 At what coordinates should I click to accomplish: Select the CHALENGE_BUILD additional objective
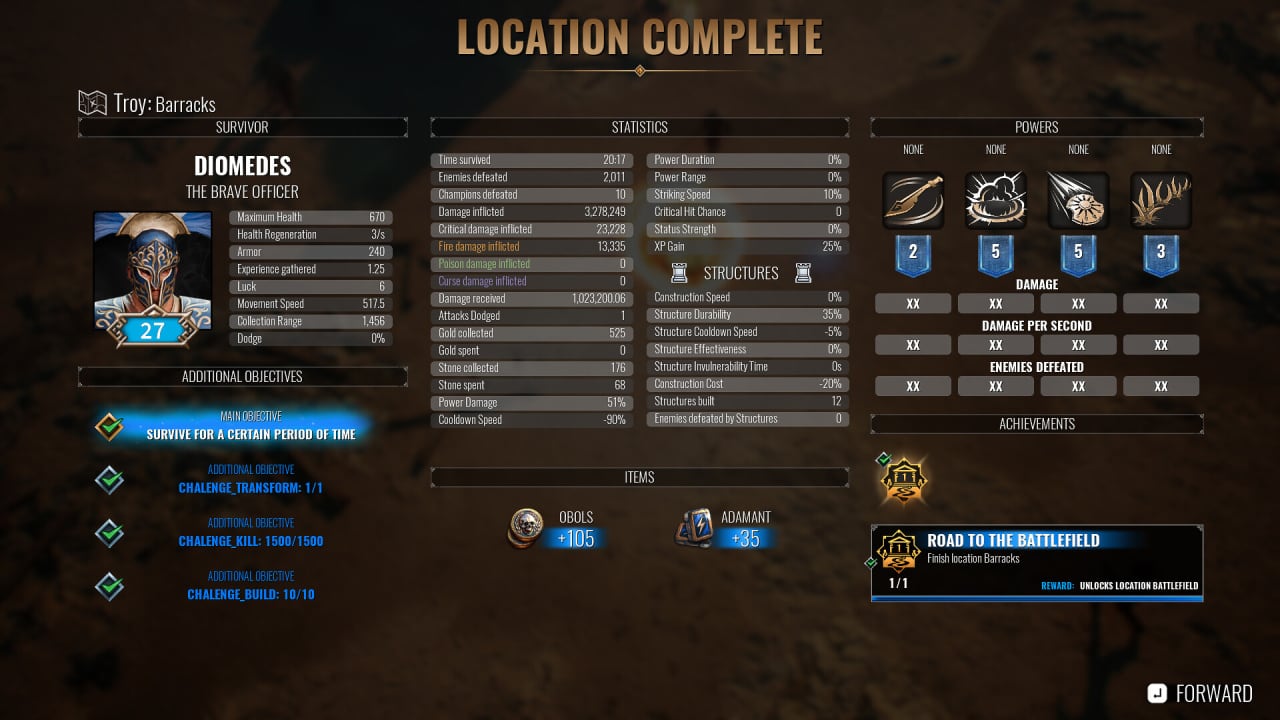250,587
